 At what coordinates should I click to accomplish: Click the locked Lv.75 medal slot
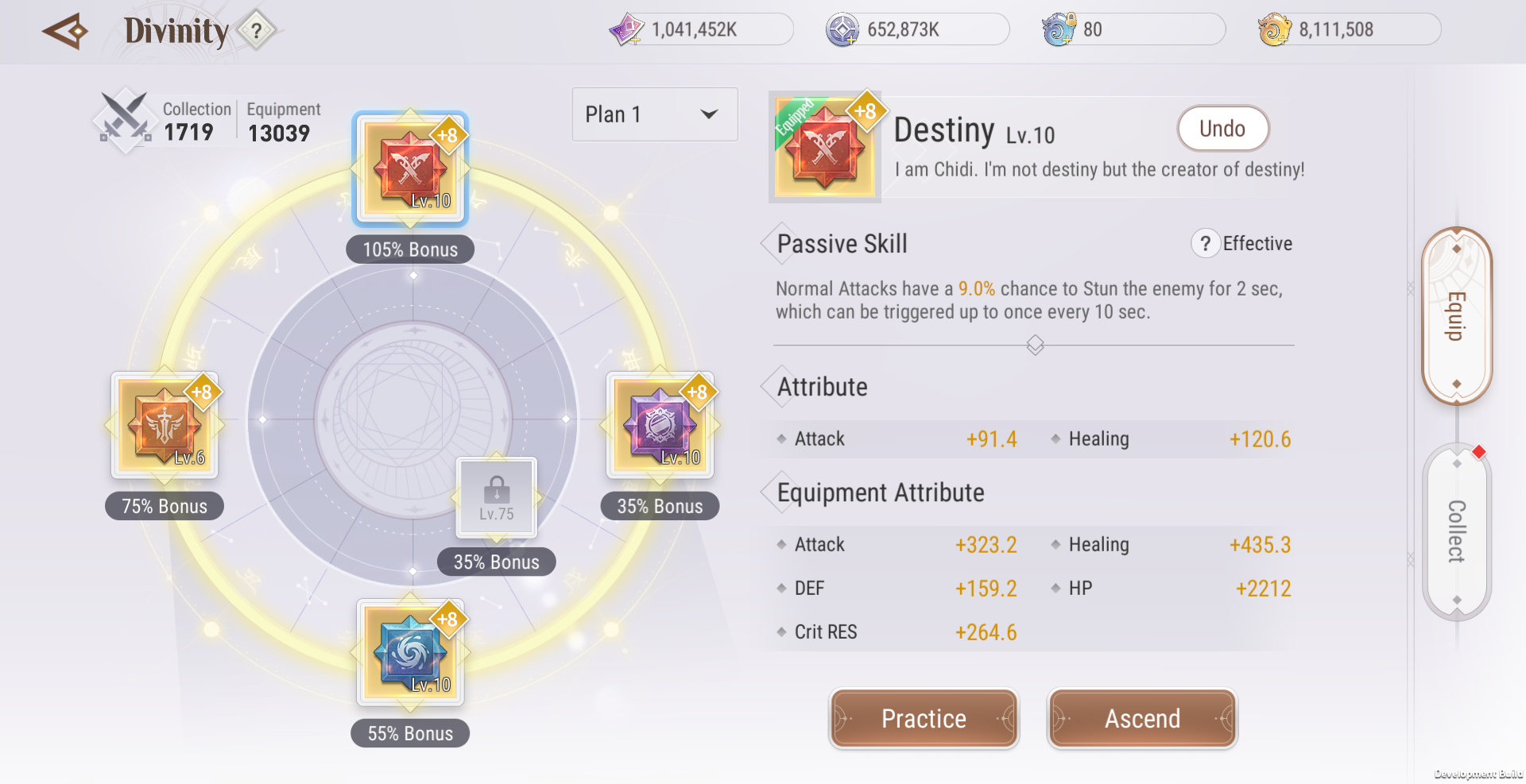pos(495,496)
